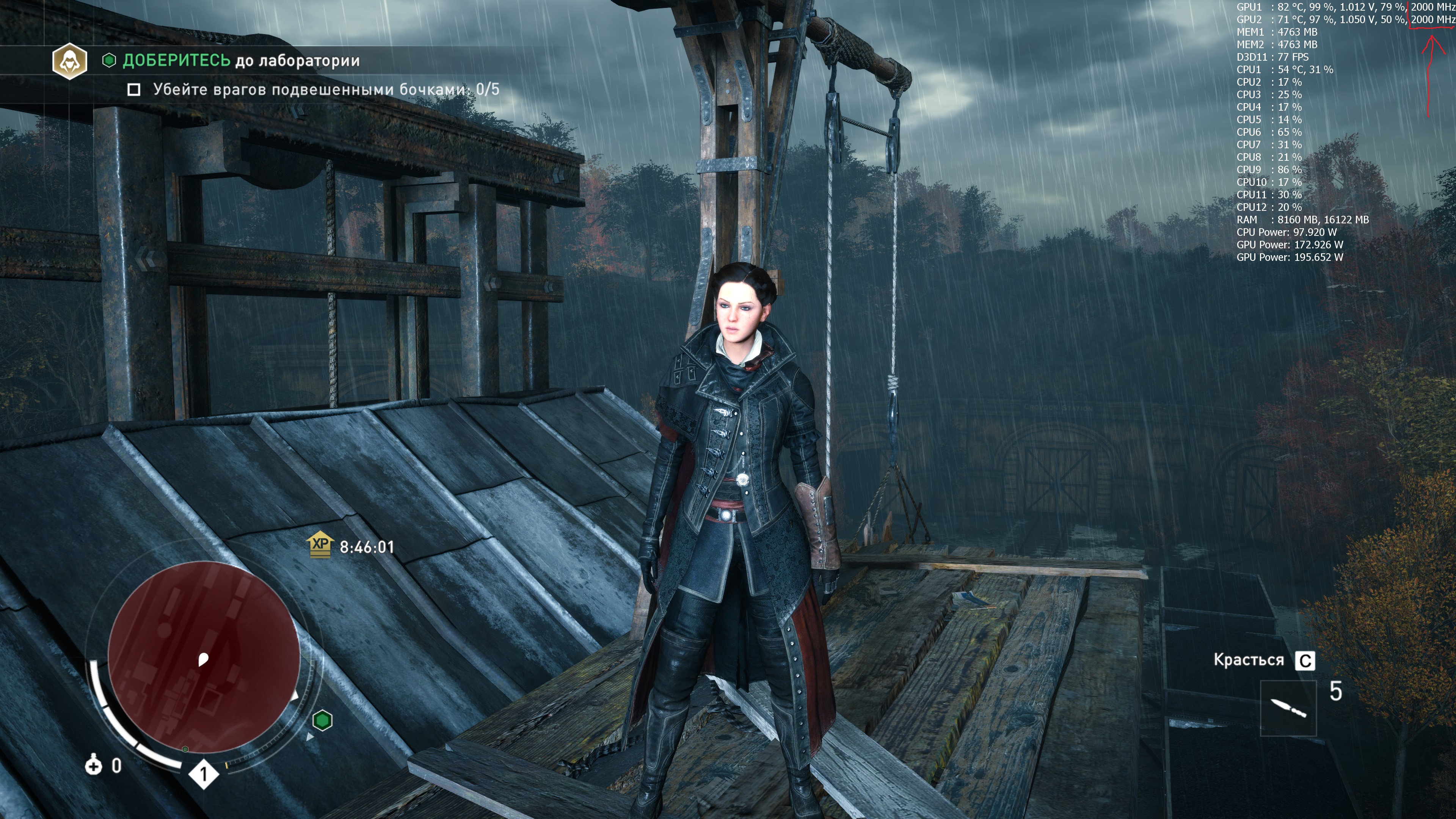
Task: Select the throwing knife weapon slot
Action: tap(1288, 708)
